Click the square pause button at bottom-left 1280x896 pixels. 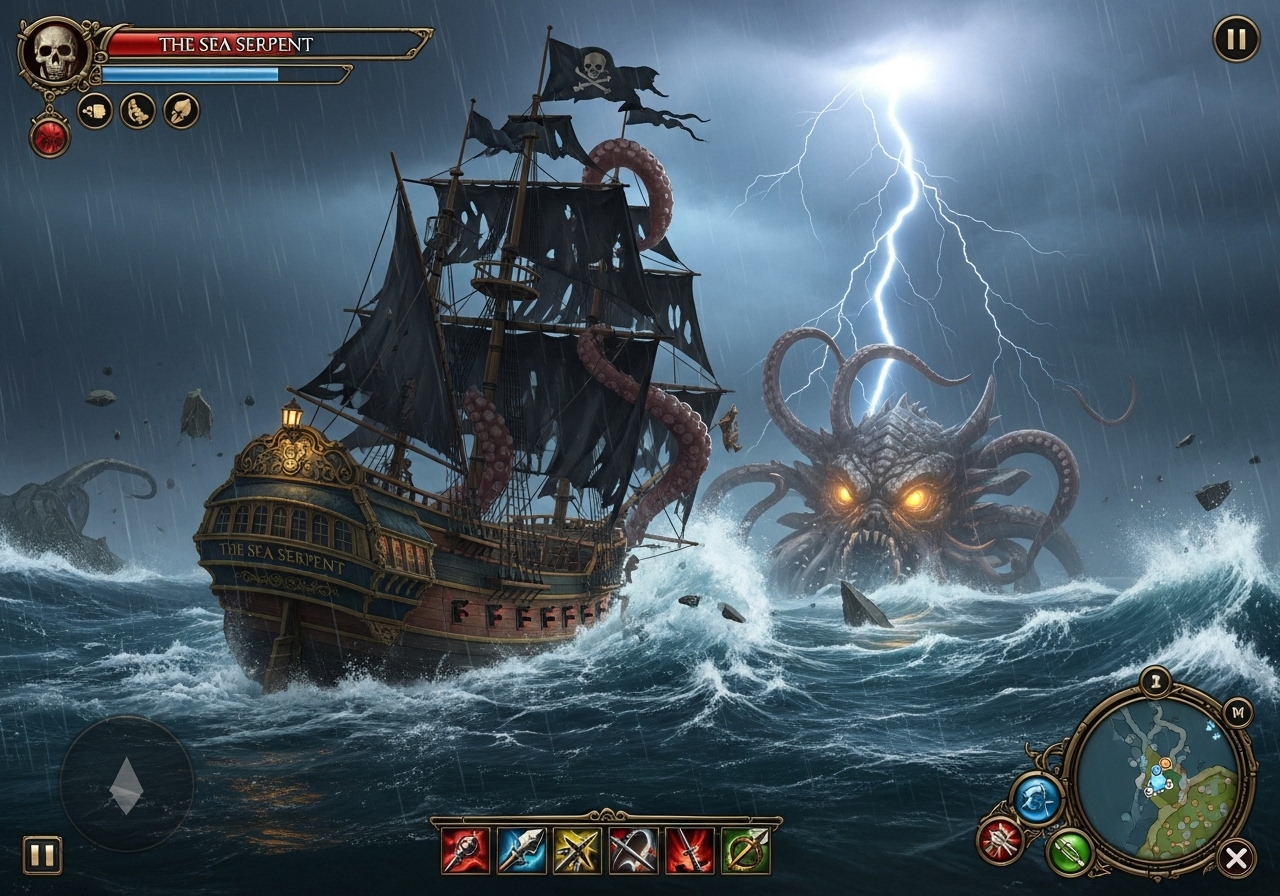coord(42,855)
